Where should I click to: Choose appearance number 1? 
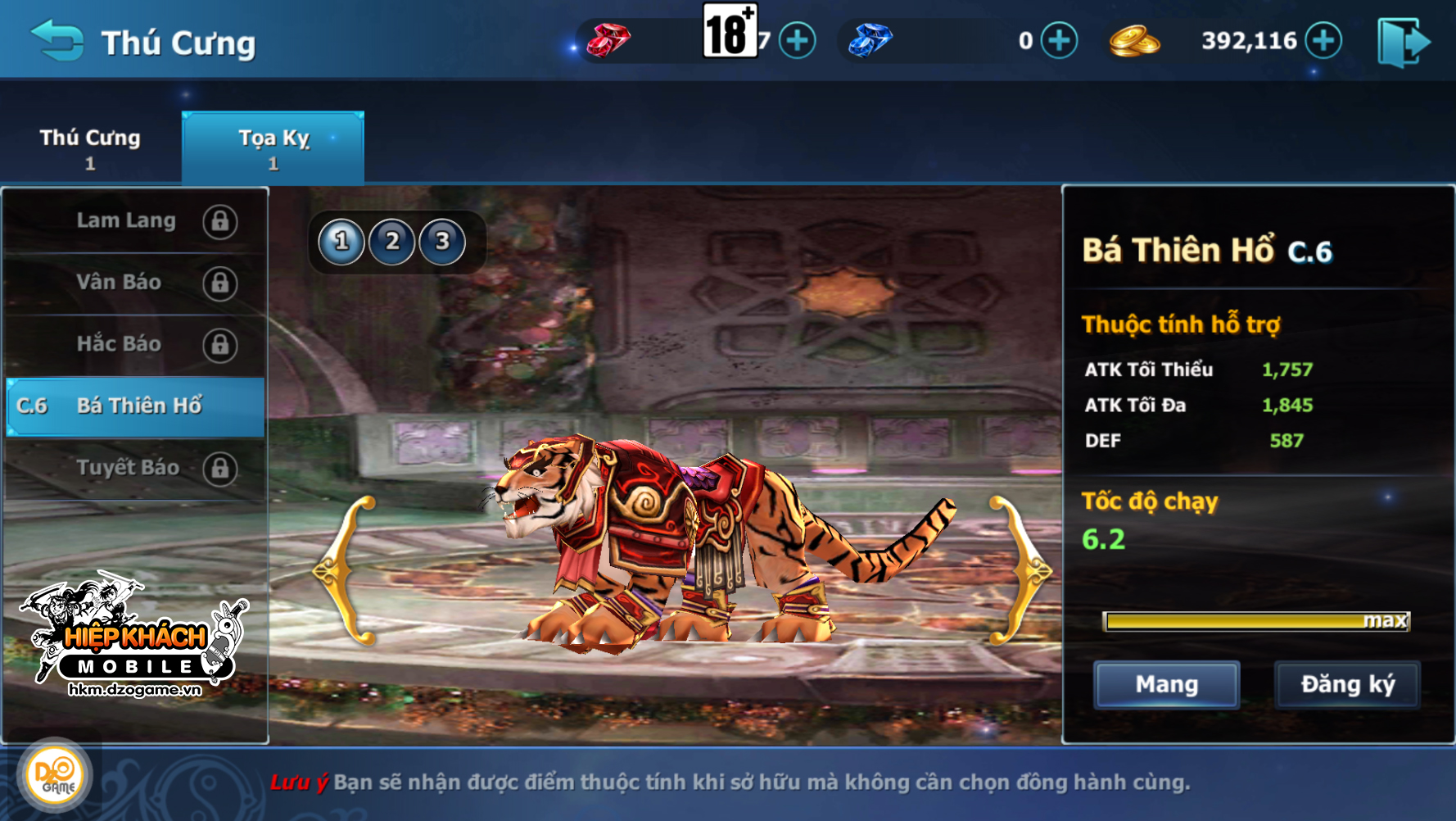point(341,242)
